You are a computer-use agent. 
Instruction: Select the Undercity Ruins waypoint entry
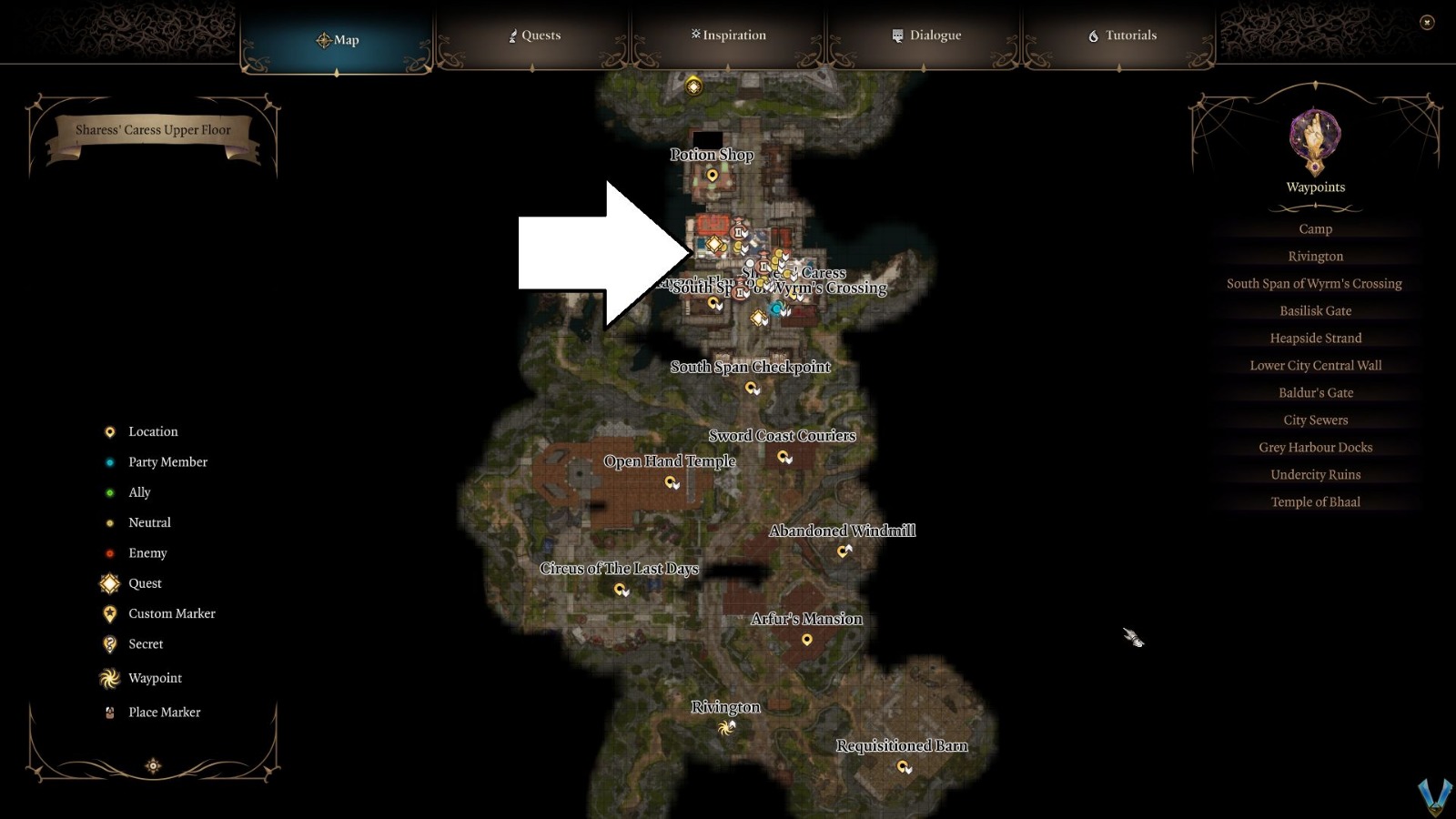(x=1315, y=474)
